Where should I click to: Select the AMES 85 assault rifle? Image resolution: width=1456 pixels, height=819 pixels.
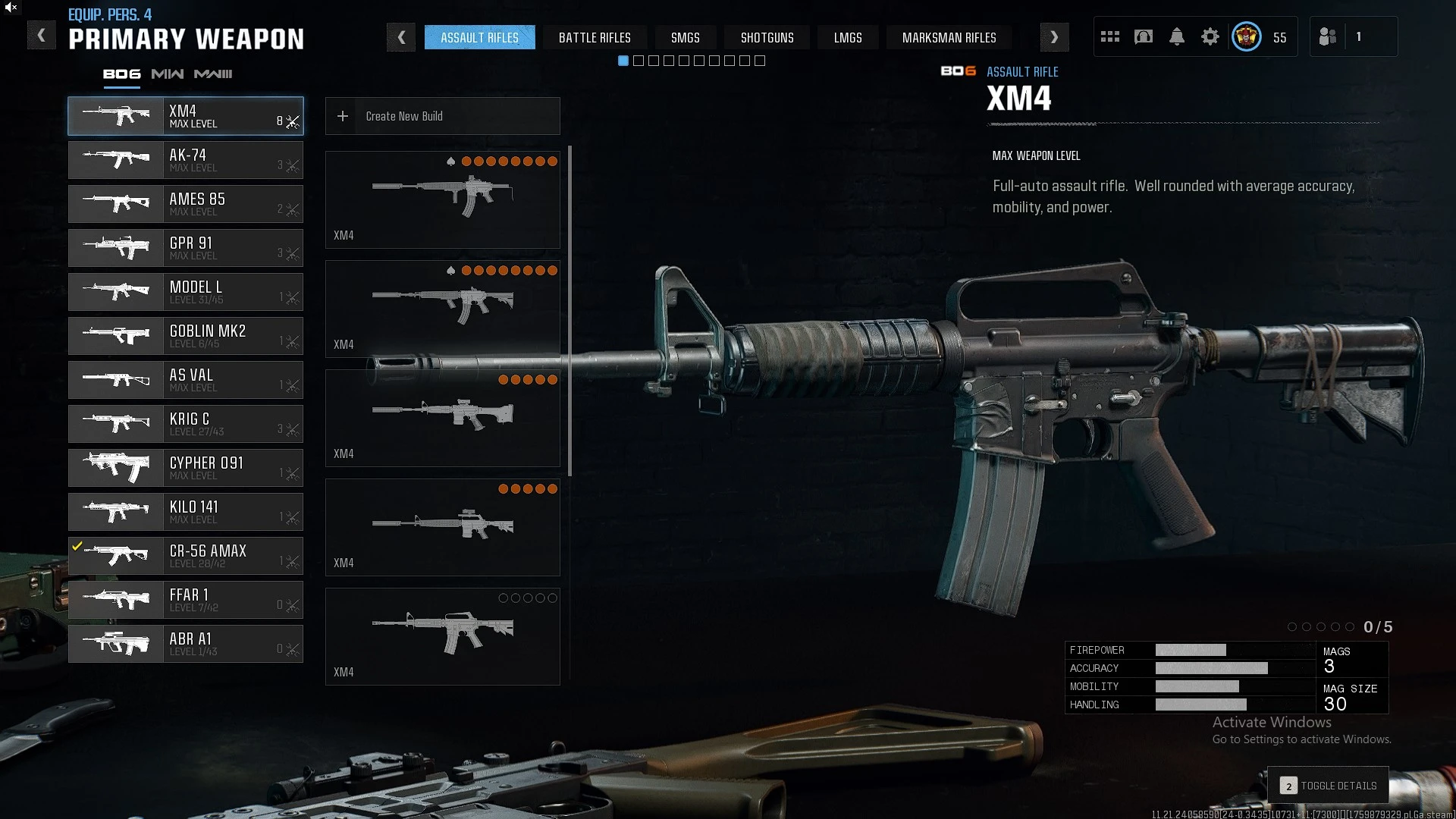click(186, 204)
